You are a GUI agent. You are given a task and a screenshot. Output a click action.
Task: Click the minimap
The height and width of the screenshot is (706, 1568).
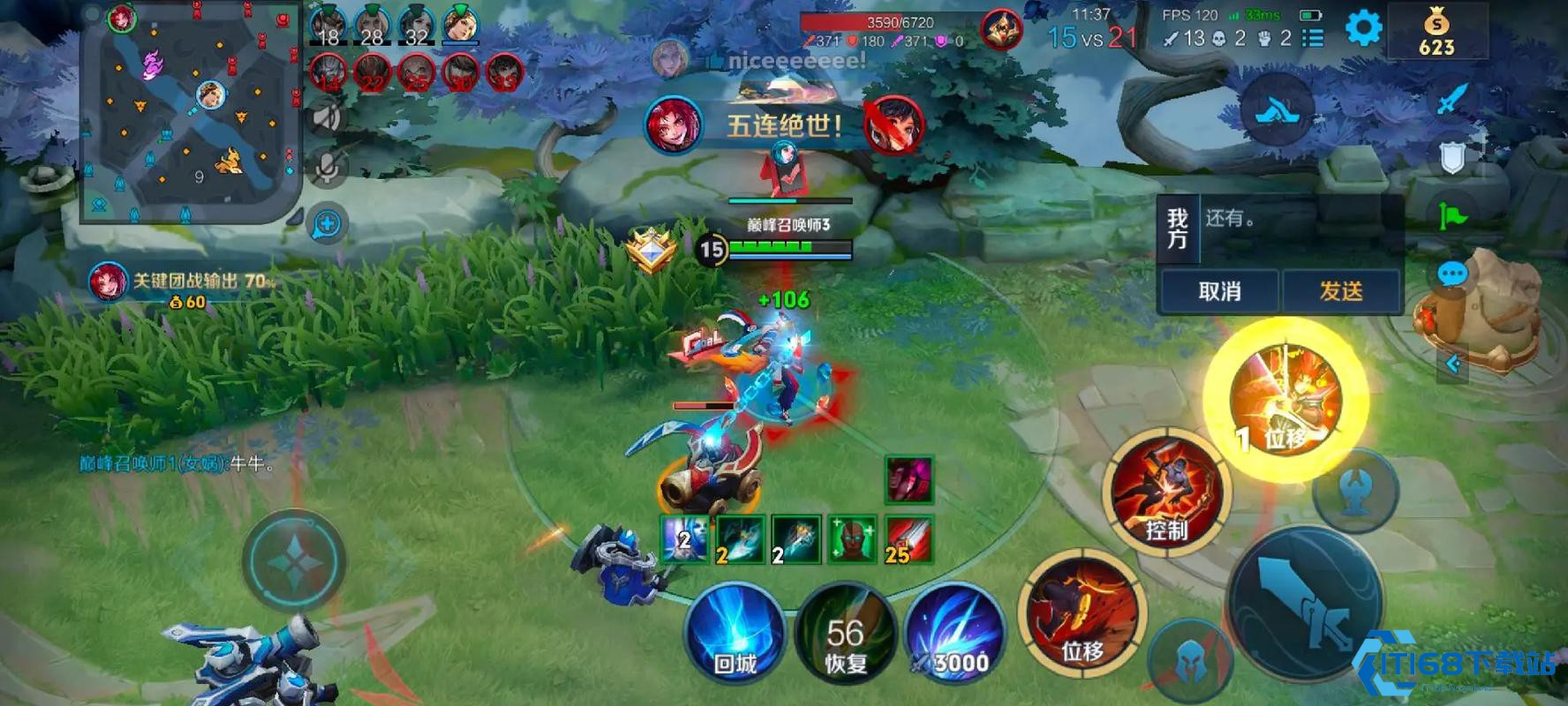tap(190, 113)
